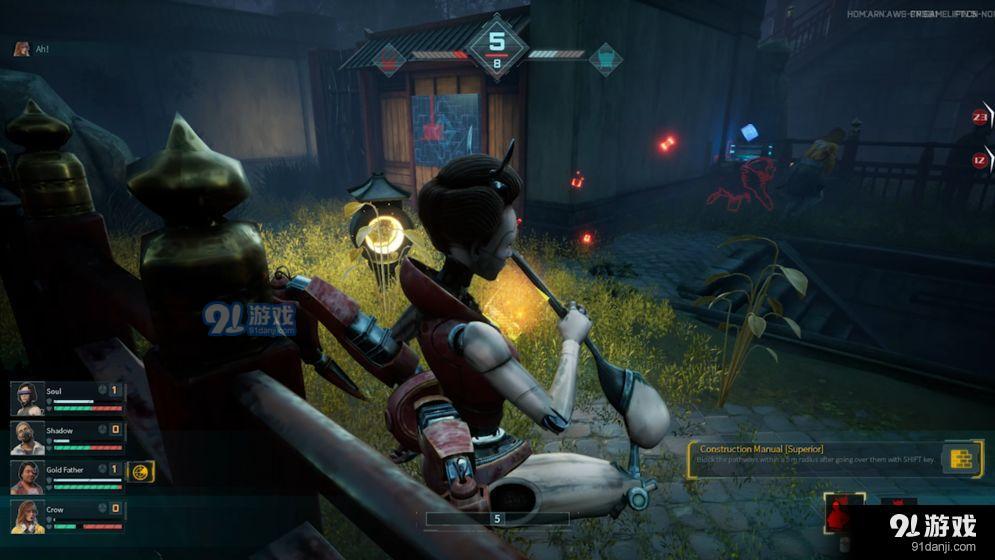Click the red 12 distance marker
The width and height of the screenshot is (995, 560).
tap(980, 160)
